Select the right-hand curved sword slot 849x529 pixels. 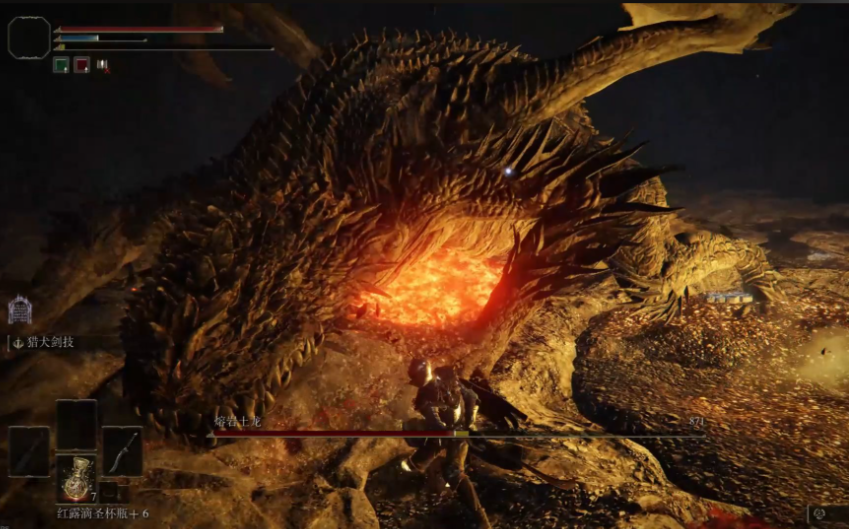[x=122, y=451]
